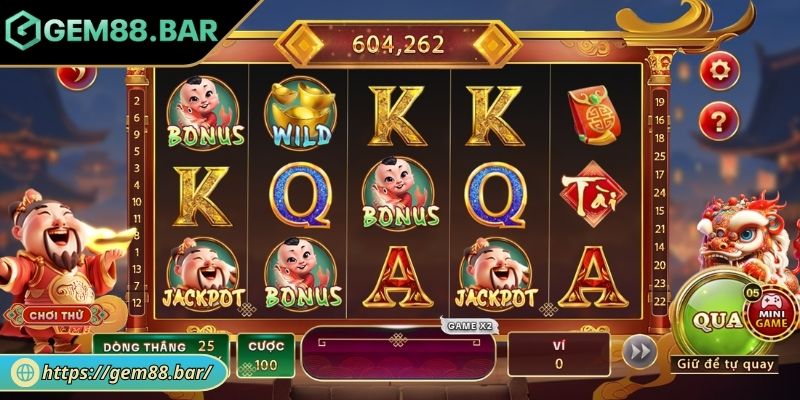Adjust the CƯỢC bet amount

click(x=265, y=355)
